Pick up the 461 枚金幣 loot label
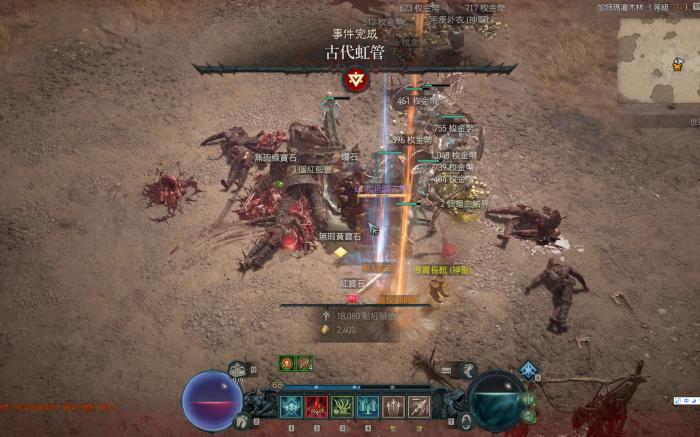Viewport: 700px width, 437px height. click(417, 101)
